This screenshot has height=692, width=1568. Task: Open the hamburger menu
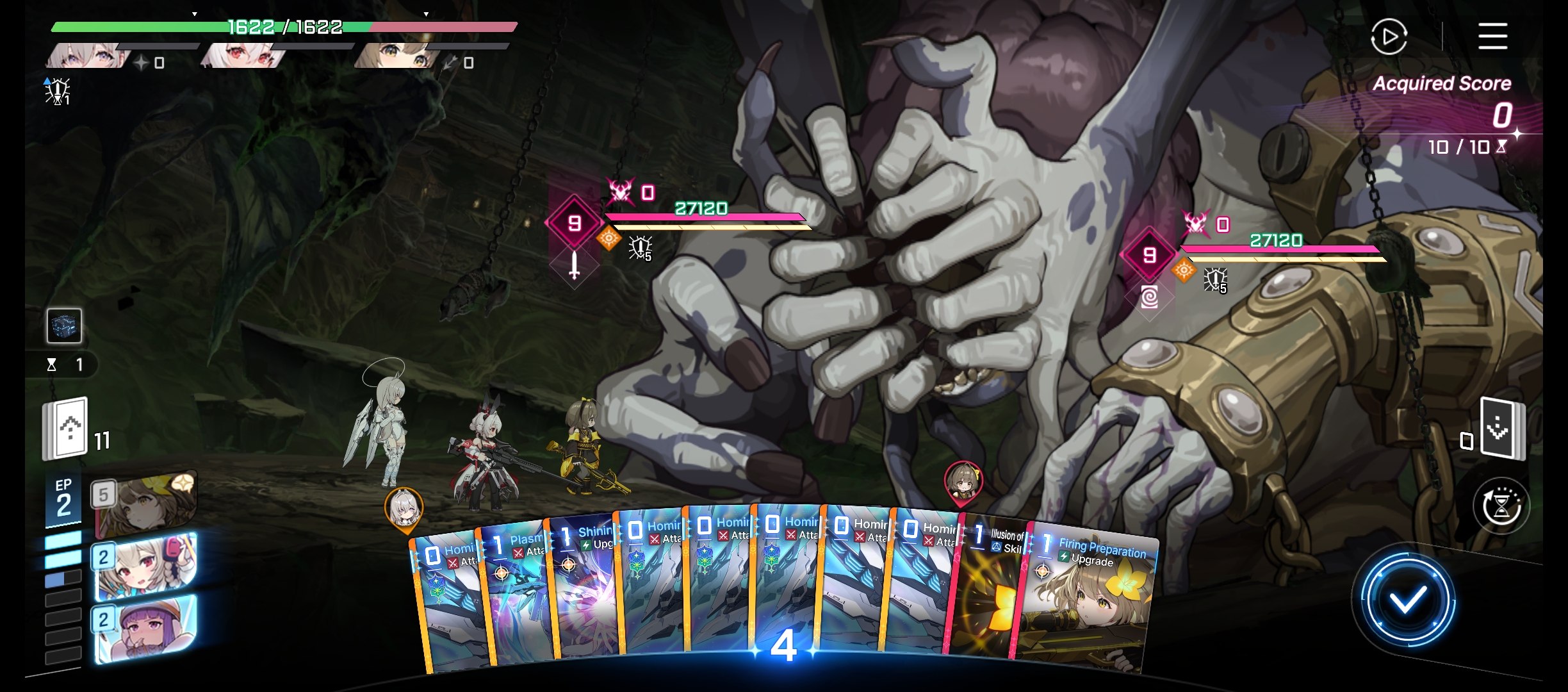pos(1492,36)
